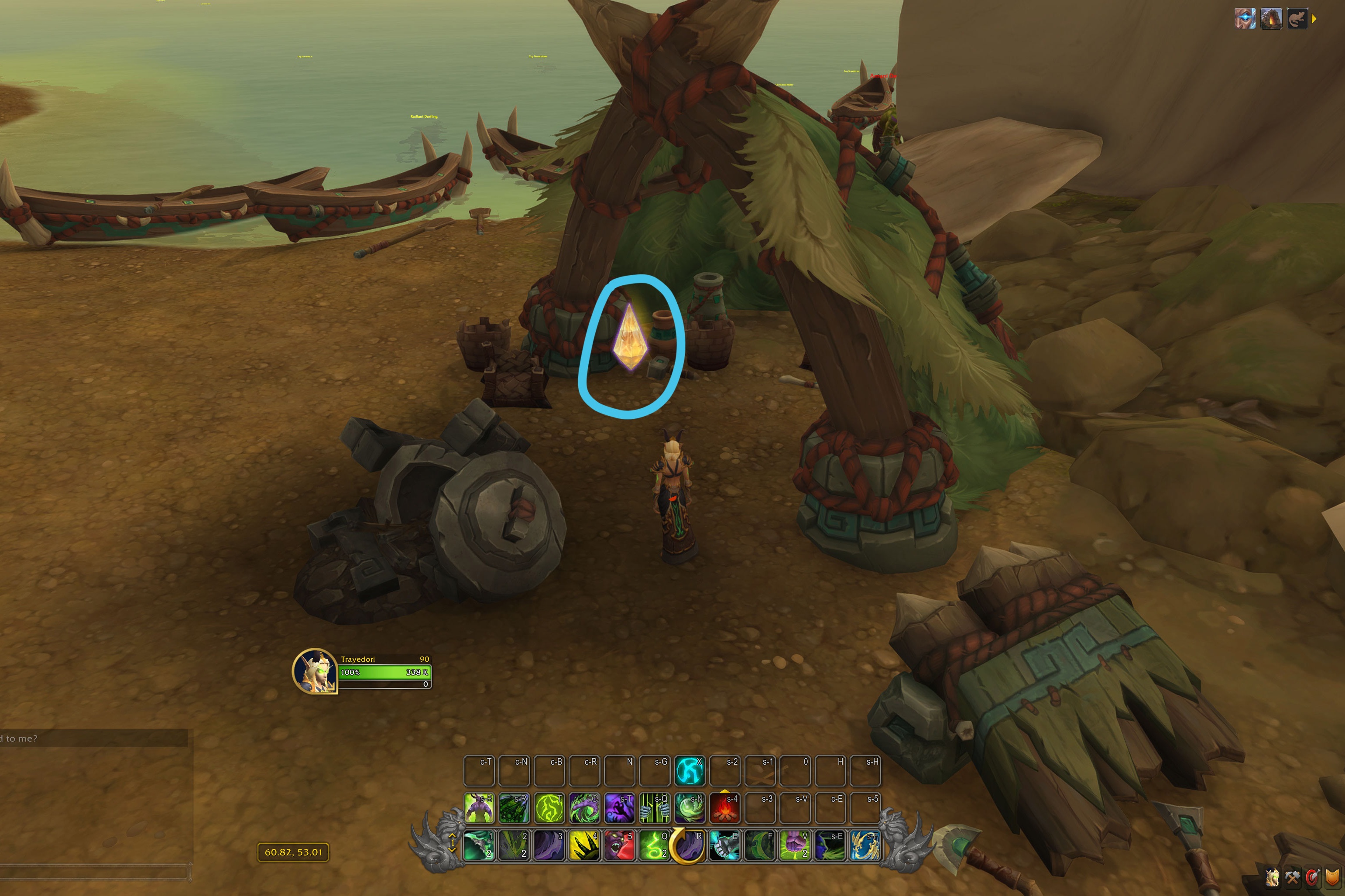Cast the campfire spell
This screenshot has height=896, width=1345.
[724, 807]
